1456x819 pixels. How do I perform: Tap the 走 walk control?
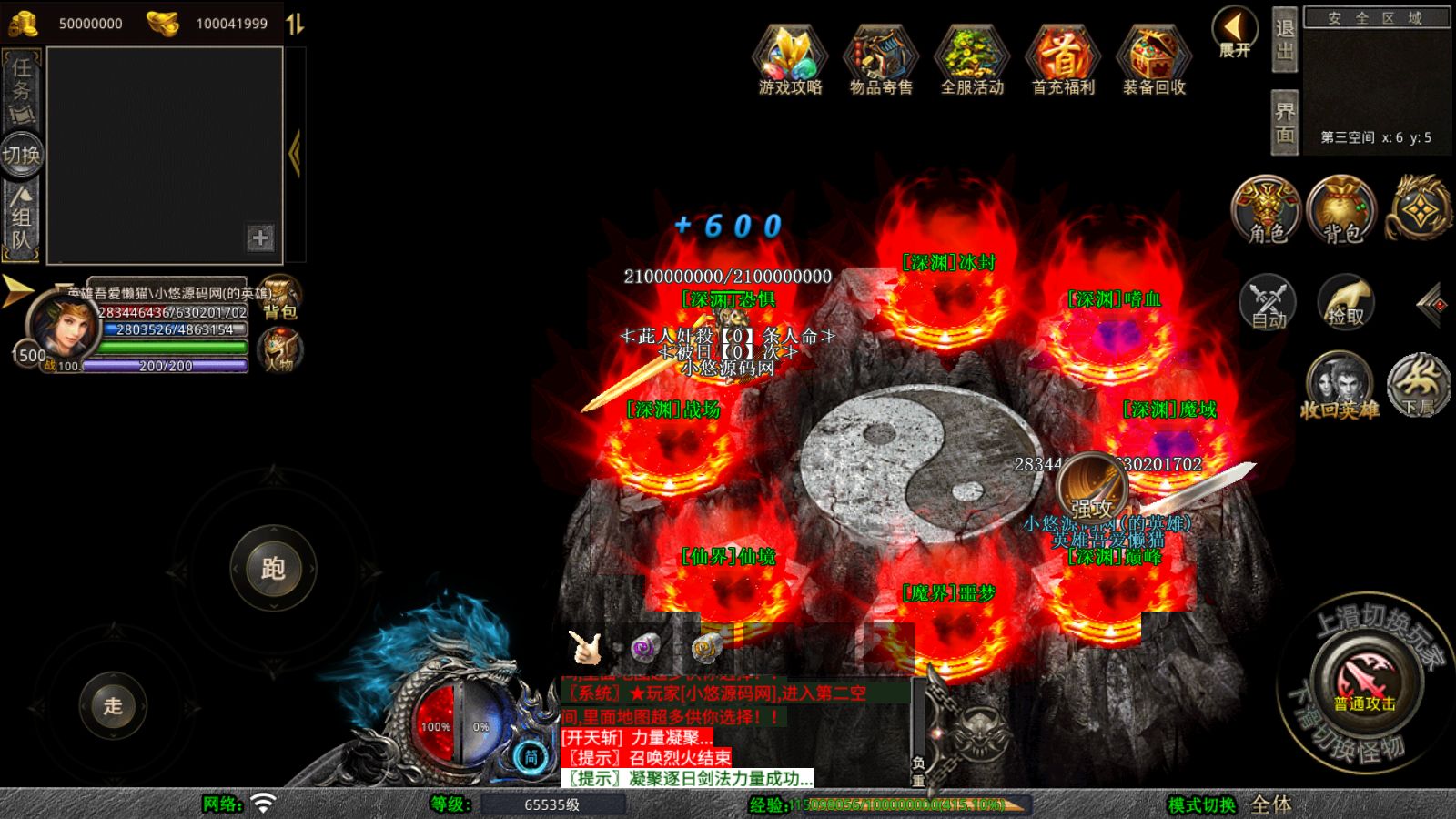pos(113,705)
